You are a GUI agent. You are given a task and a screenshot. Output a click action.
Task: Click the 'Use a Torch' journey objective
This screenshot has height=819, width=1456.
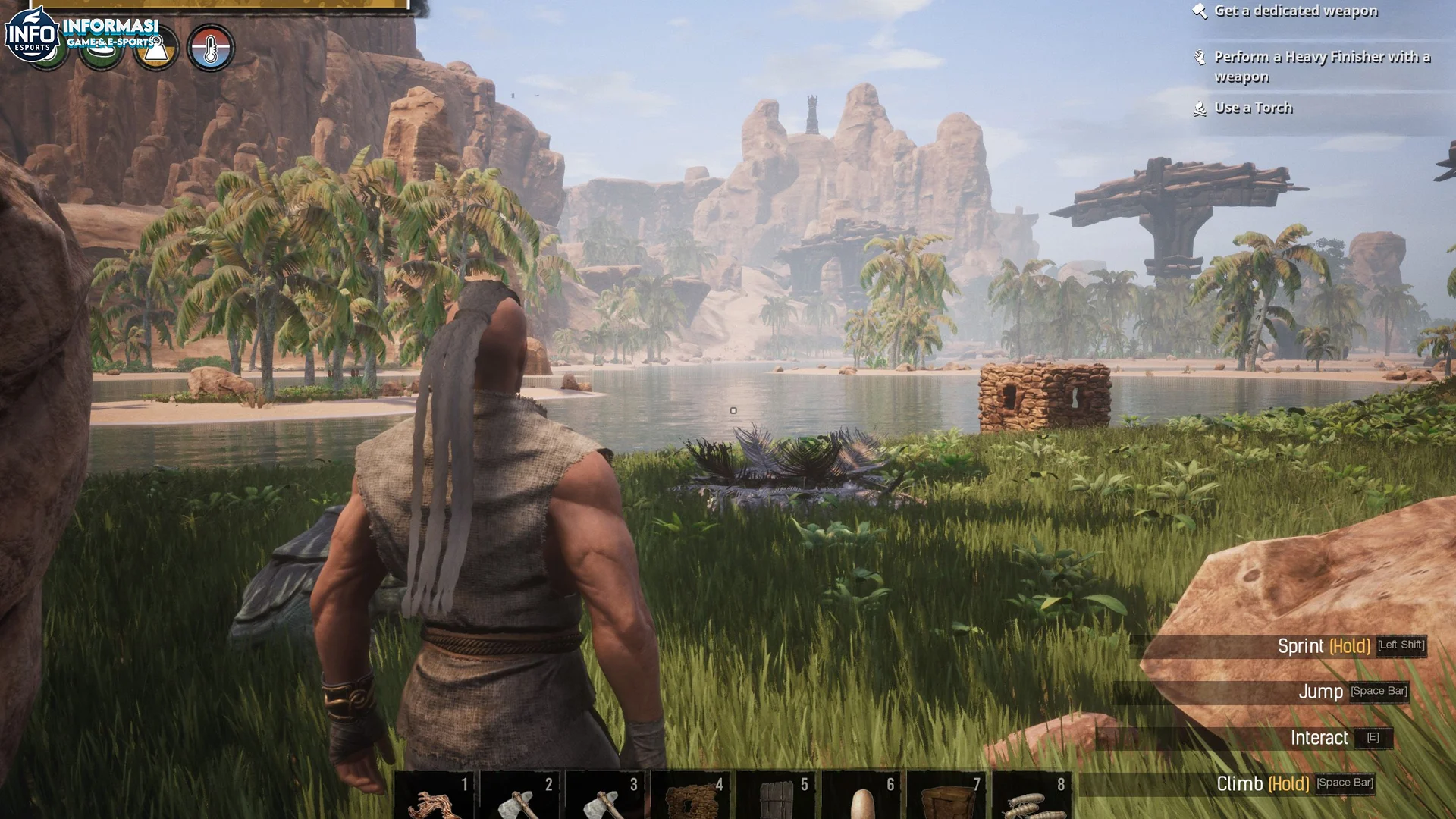(1254, 108)
